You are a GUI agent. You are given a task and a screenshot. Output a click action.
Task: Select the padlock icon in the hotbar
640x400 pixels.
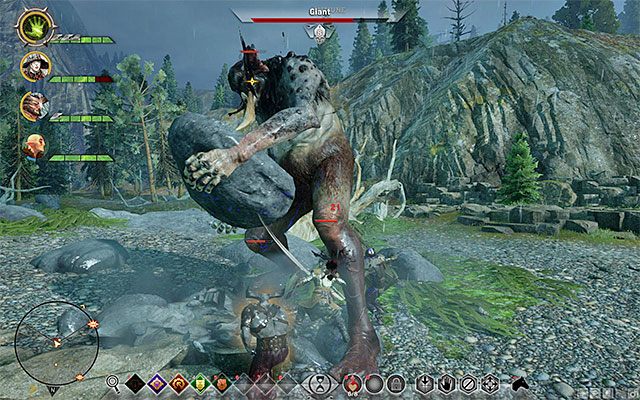396,382
